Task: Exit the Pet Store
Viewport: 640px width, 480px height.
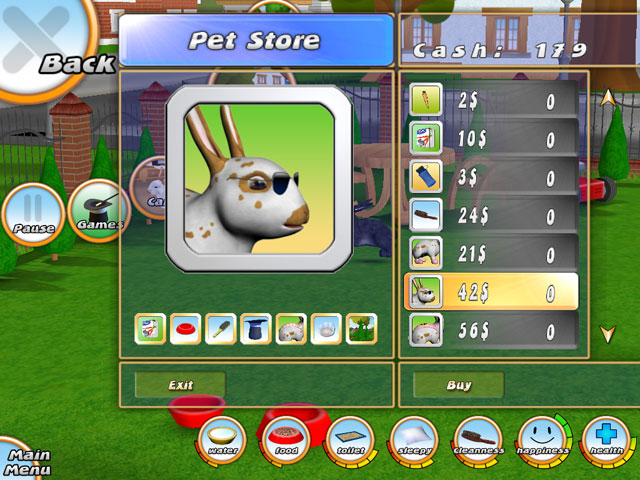Action: (x=180, y=385)
